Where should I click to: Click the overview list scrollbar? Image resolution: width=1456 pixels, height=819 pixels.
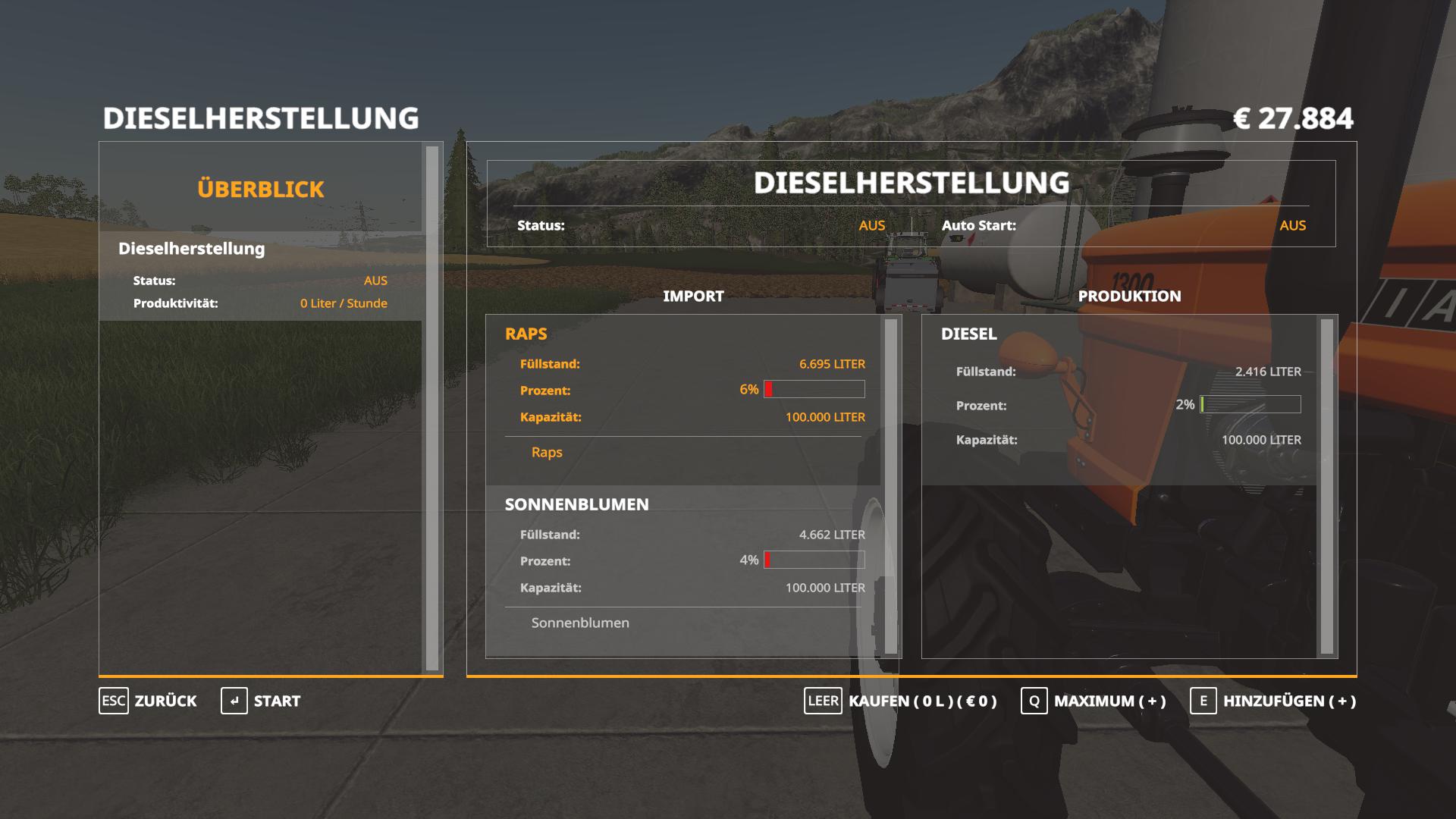pos(432,408)
